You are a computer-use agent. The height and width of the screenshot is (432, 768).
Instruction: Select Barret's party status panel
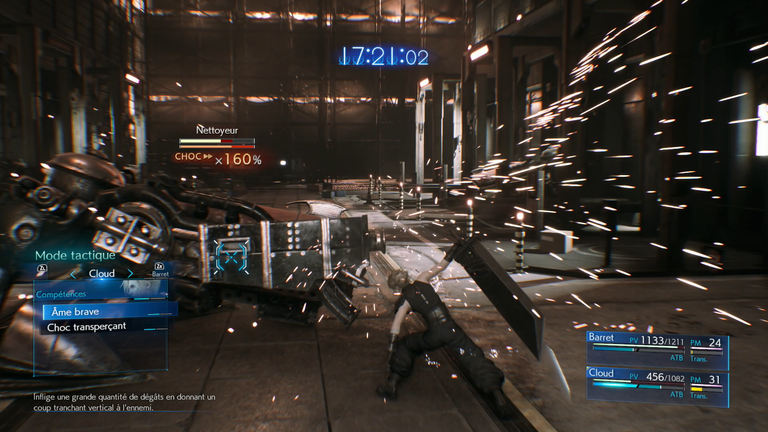[657, 351]
